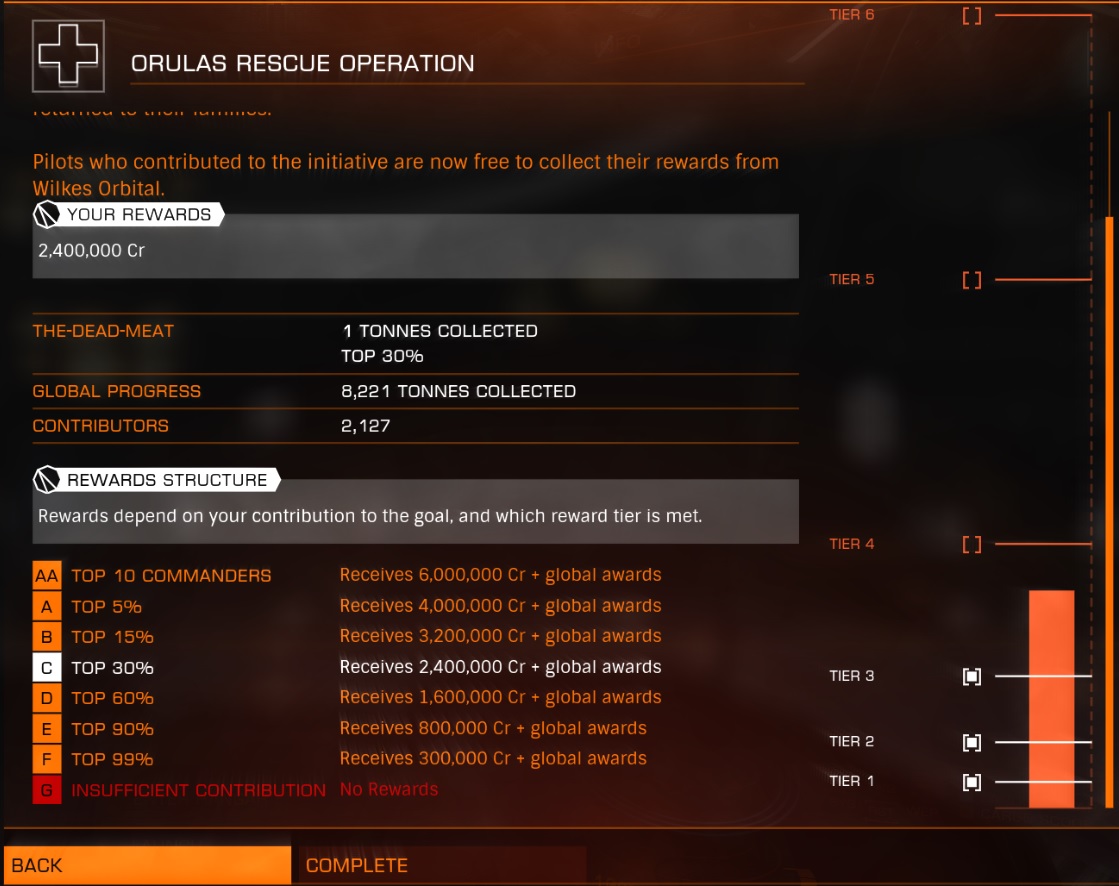Go back using the BACK button
Image resolution: width=1119 pixels, height=886 pixels.
(147, 865)
